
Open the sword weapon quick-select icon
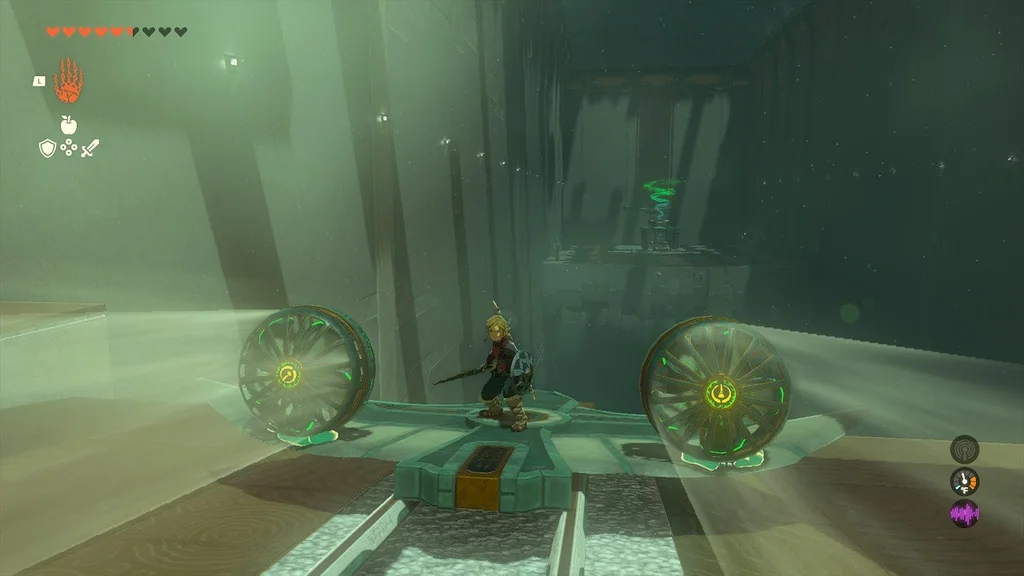(90, 148)
